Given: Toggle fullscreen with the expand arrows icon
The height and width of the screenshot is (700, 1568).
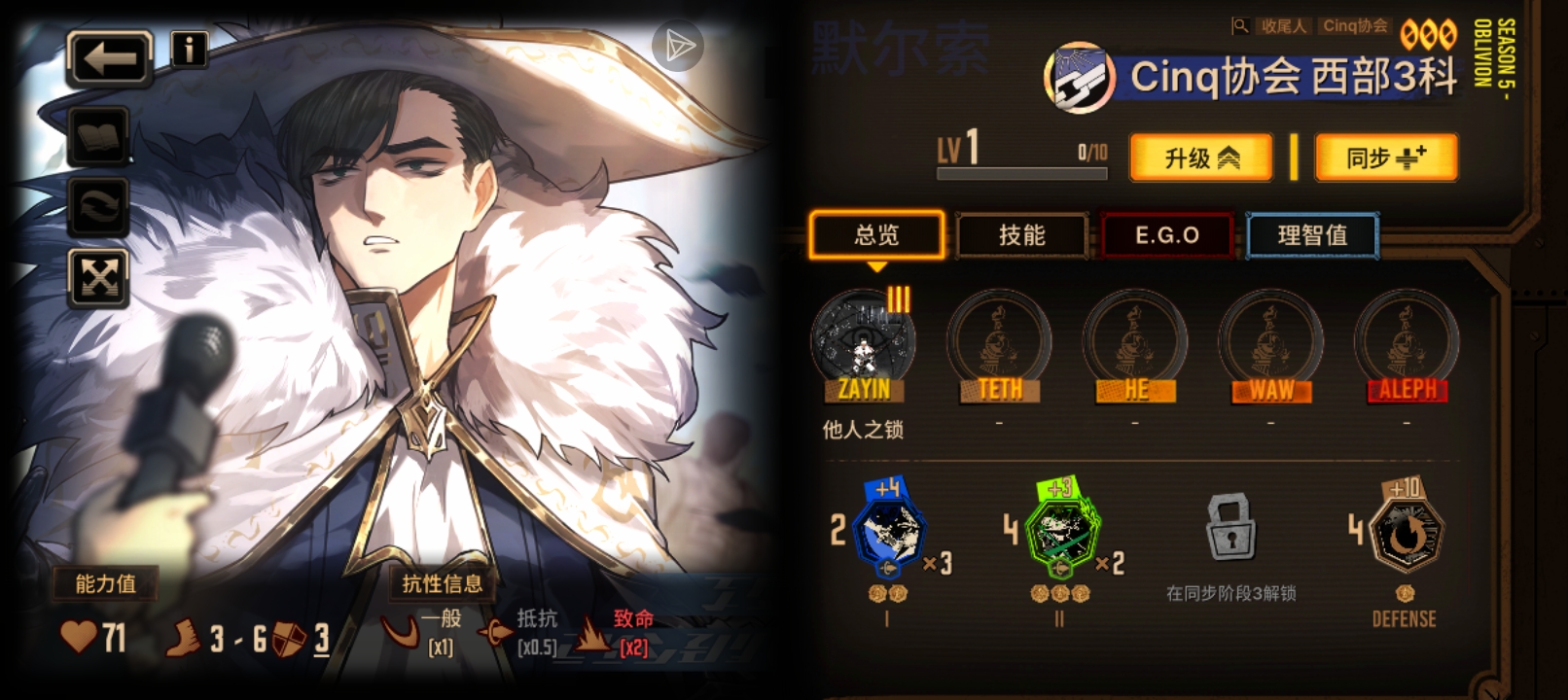Looking at the screenshot, I should tap(98, 275).
